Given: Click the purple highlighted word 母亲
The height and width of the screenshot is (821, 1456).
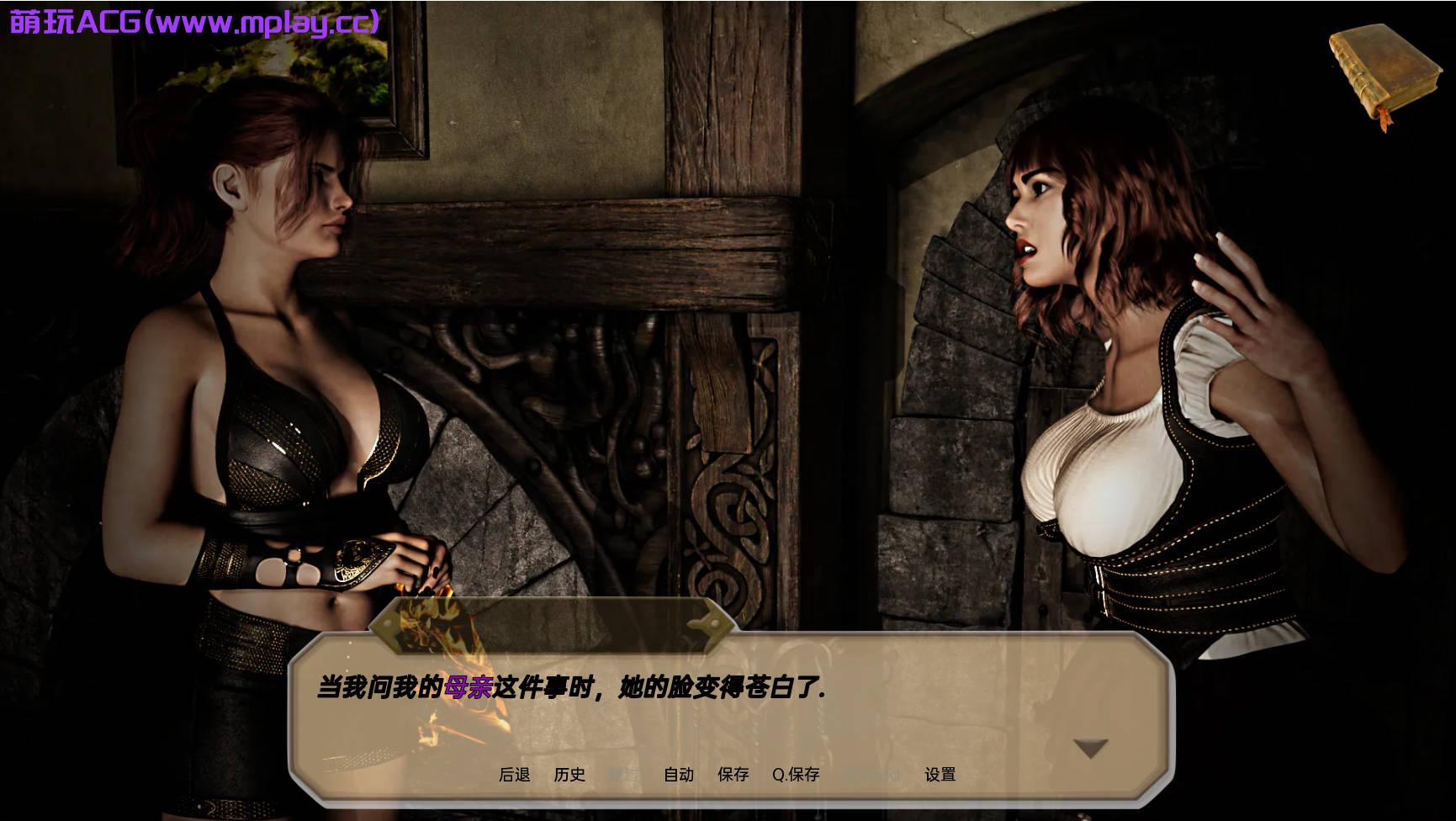Looking at the screenshot, I should pos(472,686).
